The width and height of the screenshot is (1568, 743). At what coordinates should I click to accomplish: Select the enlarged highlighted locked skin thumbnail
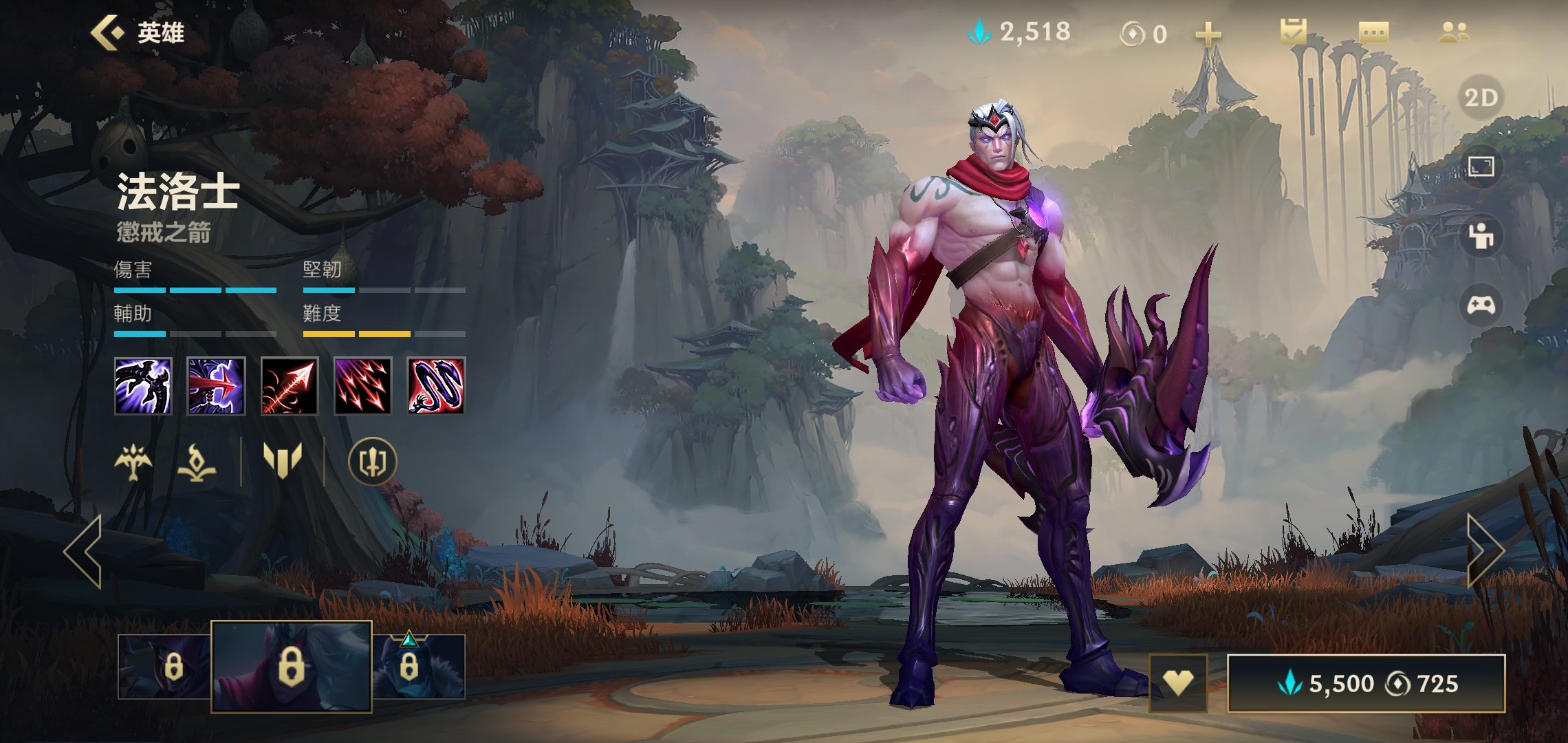pos(291,666)
